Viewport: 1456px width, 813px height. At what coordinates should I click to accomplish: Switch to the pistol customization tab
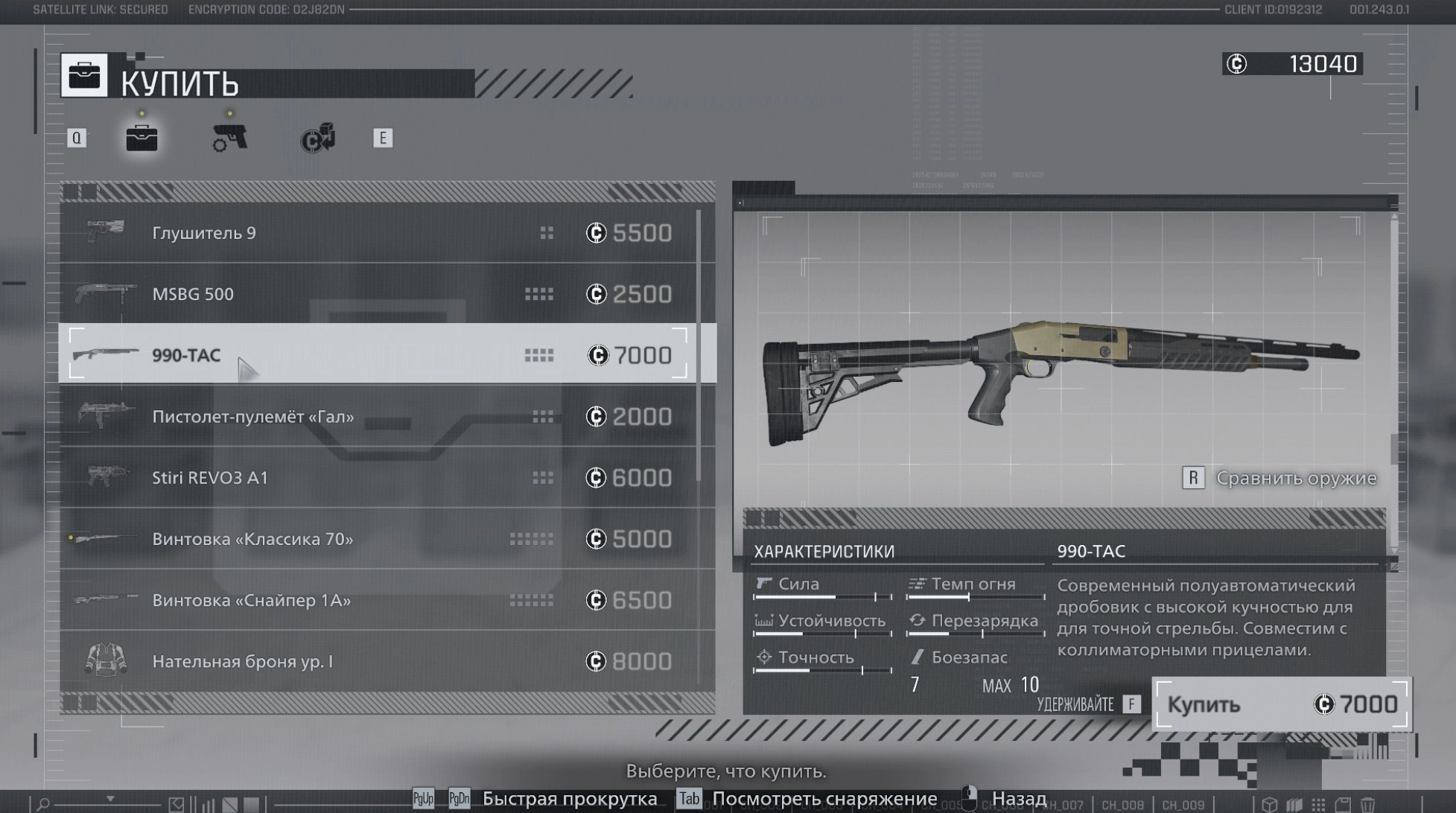(x=229, y=138)
